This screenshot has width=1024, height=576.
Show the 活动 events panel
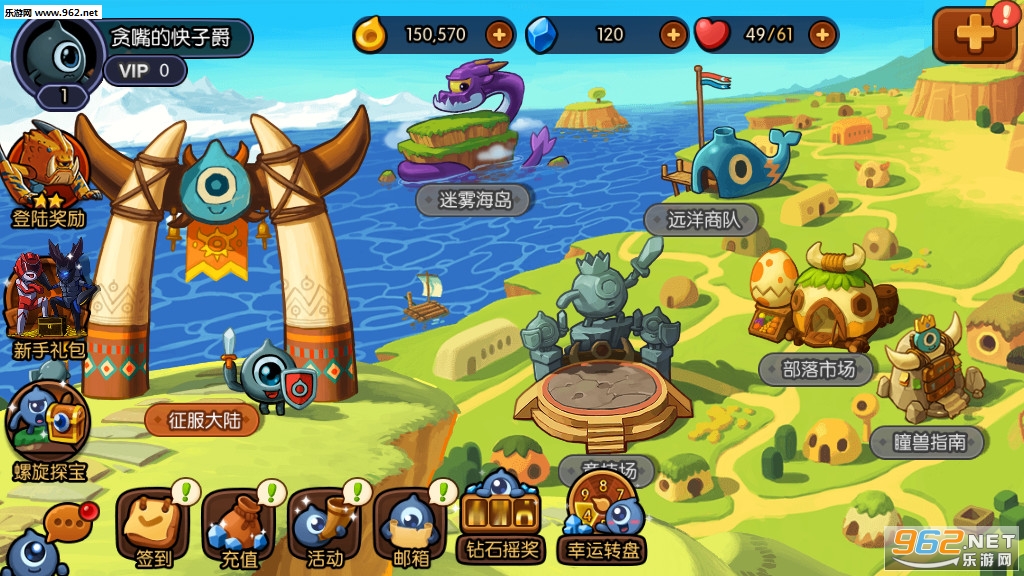click(x=324, y=525)
